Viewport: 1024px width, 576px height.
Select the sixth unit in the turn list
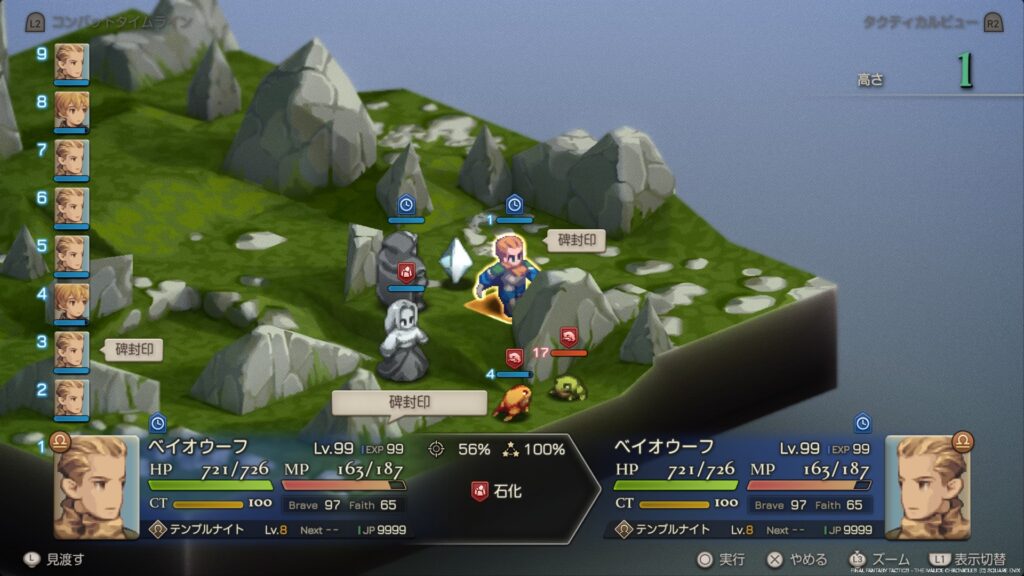point(72,204)
